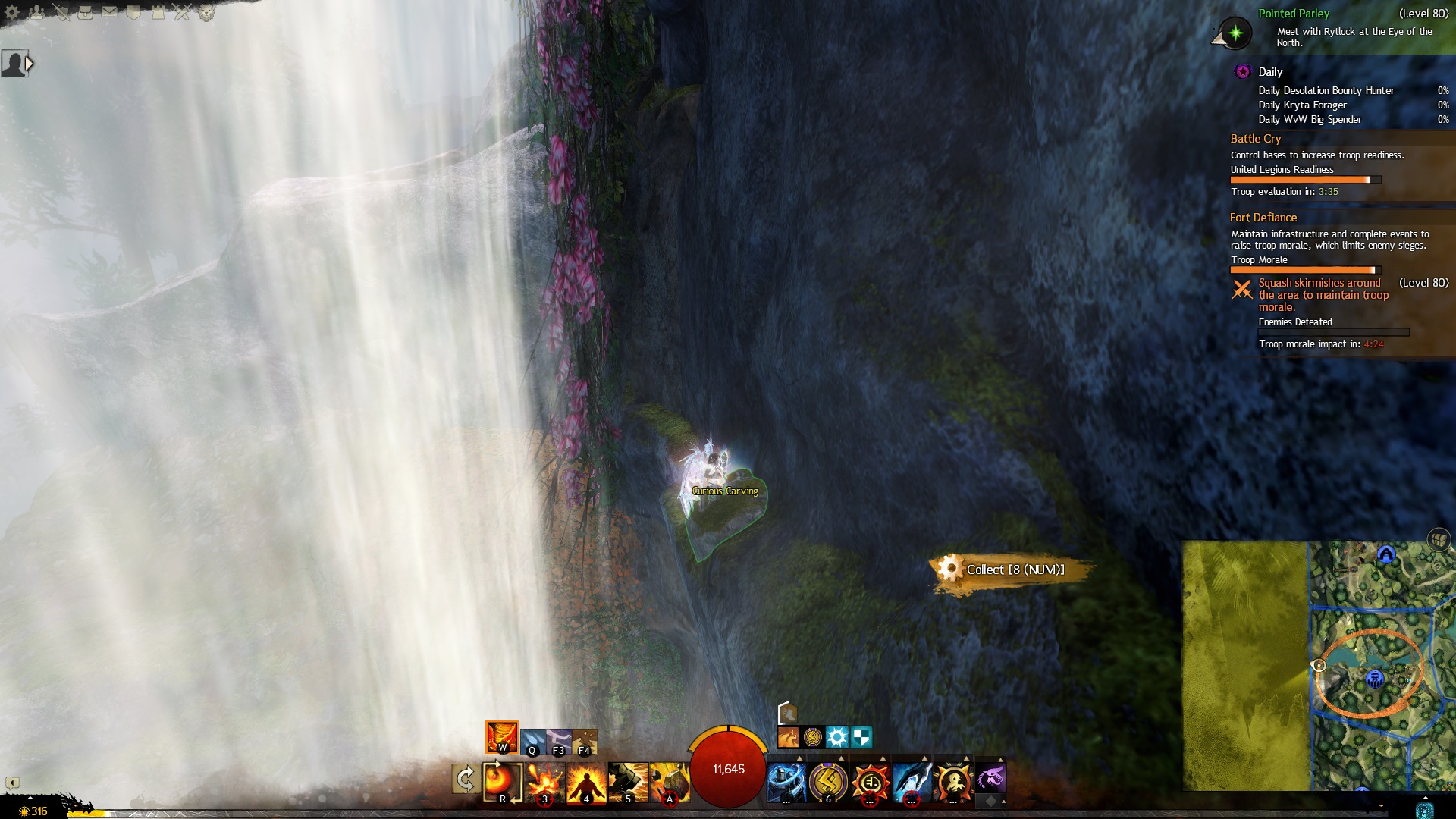
Task: Open the Black Lion Trading Post lion icon
Action: tap(206, 12)
